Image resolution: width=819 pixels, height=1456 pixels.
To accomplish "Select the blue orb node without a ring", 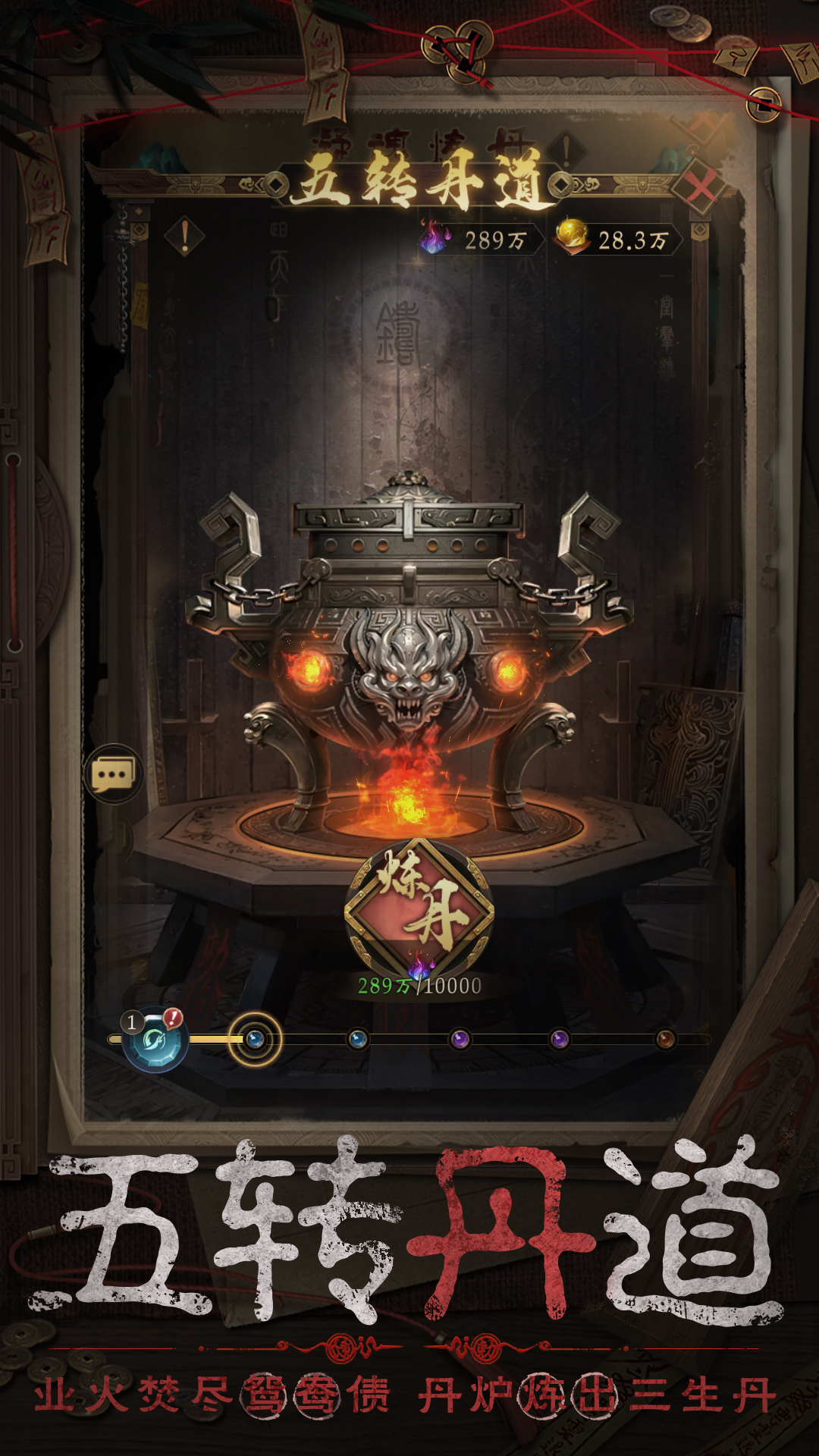I will [x=358, y=1039].
